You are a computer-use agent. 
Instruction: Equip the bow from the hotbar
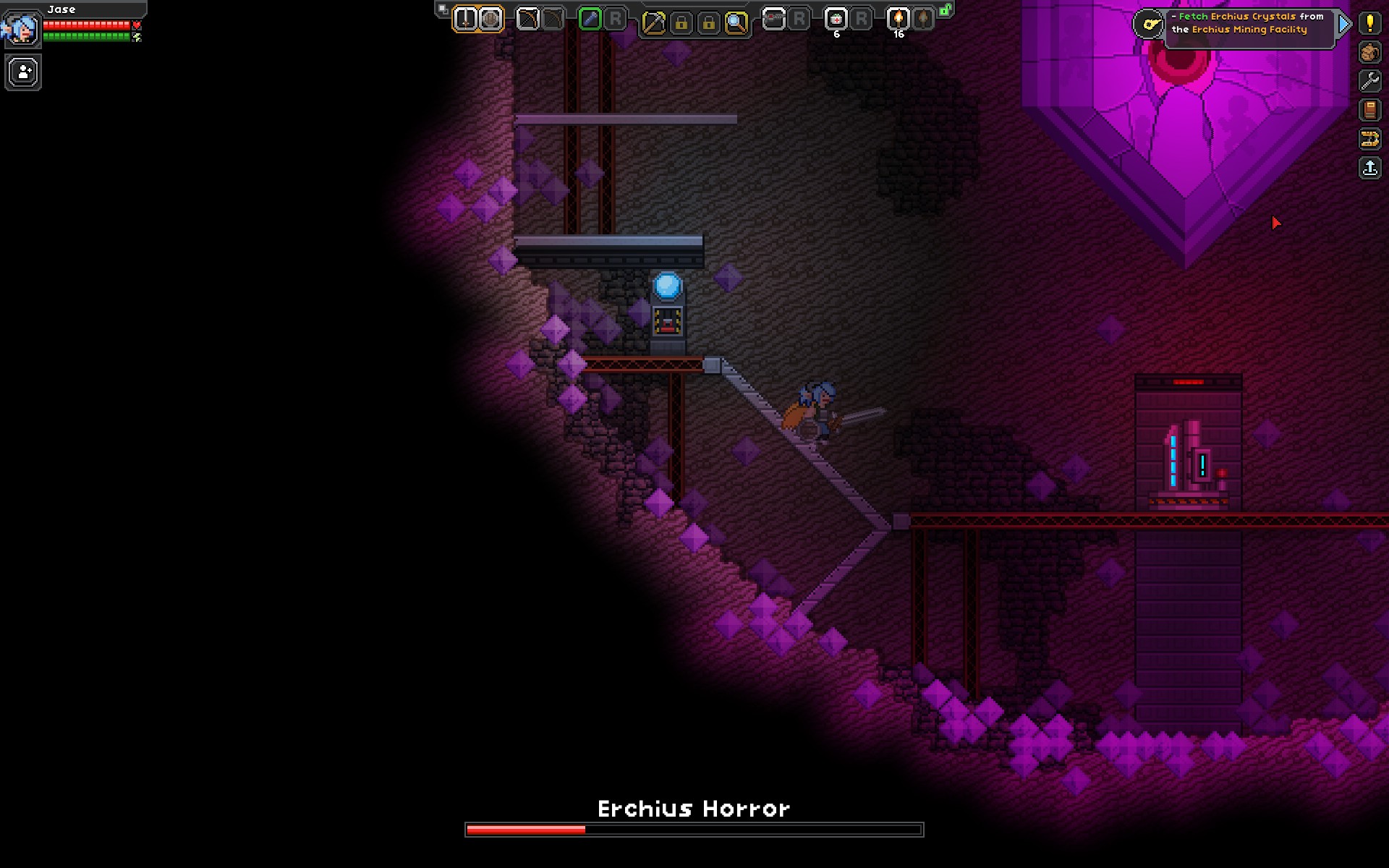click(x=528, y=20)
